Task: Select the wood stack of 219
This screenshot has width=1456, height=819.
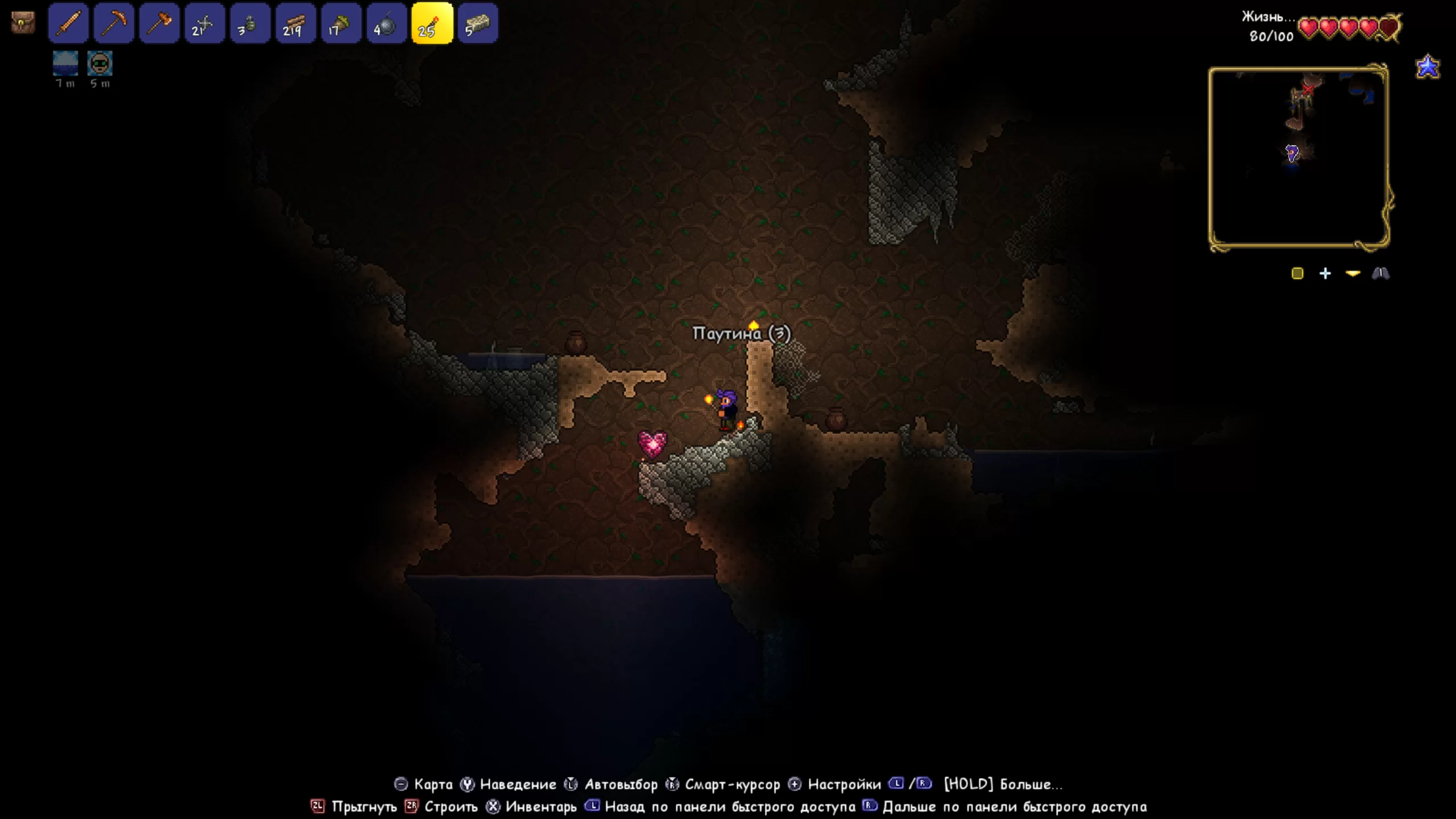Action: click(296, 23)
